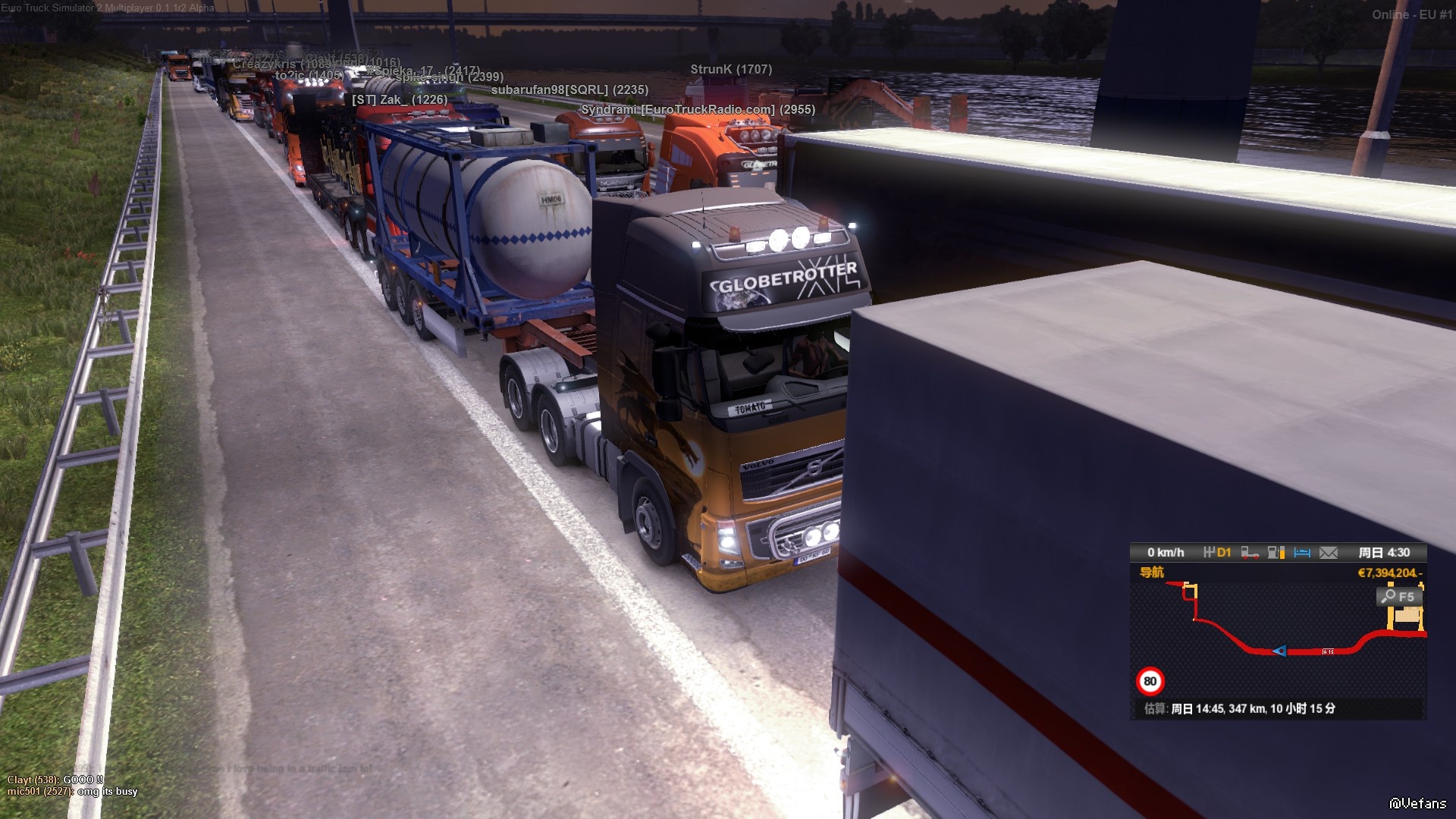Select the gearbox D1 gear indicator
The image size is (1456, 819).
point(1217,553)
